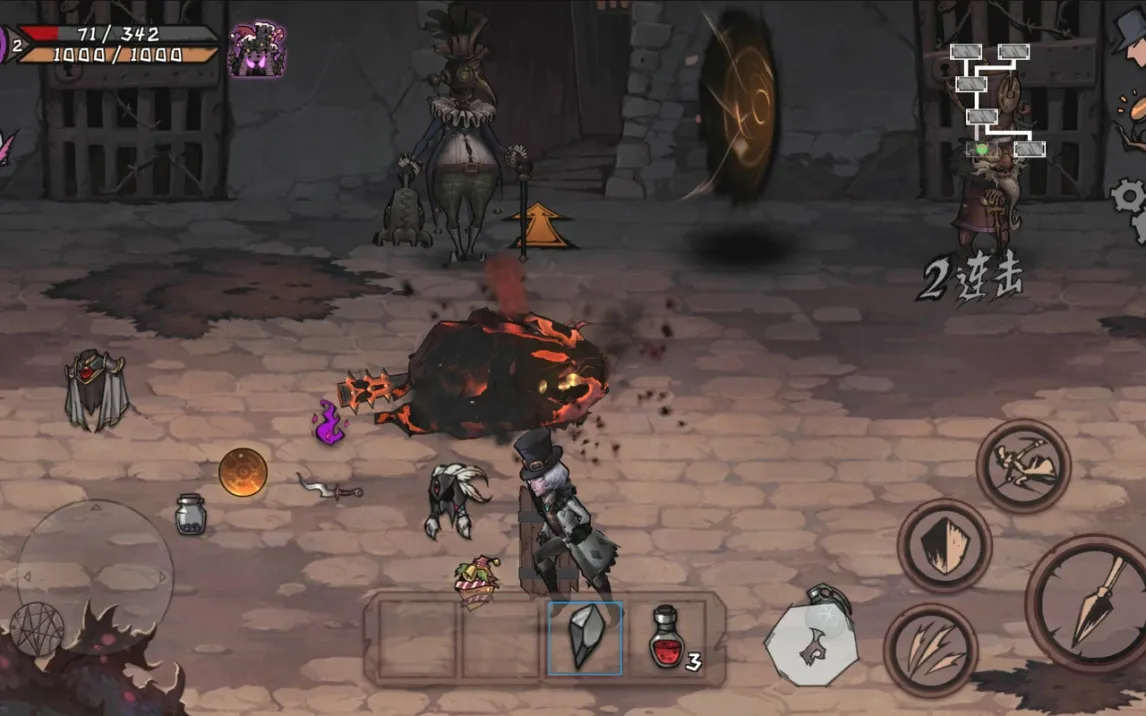Activate the shield block skill
The height and width of the screenshot is (716, 1146).
click(x=943, y=546)
